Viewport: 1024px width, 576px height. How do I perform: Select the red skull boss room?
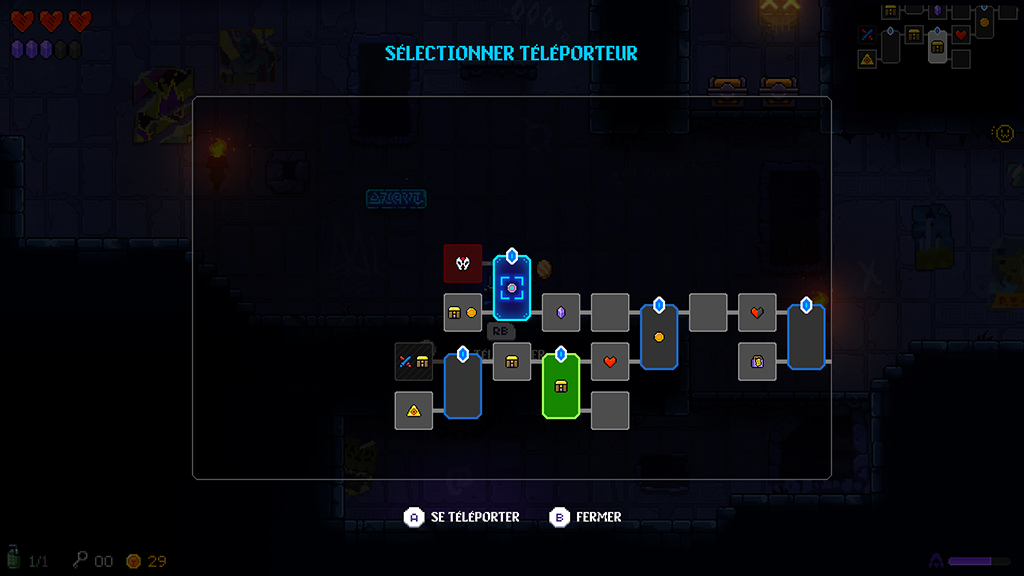[x=463, y=264]
